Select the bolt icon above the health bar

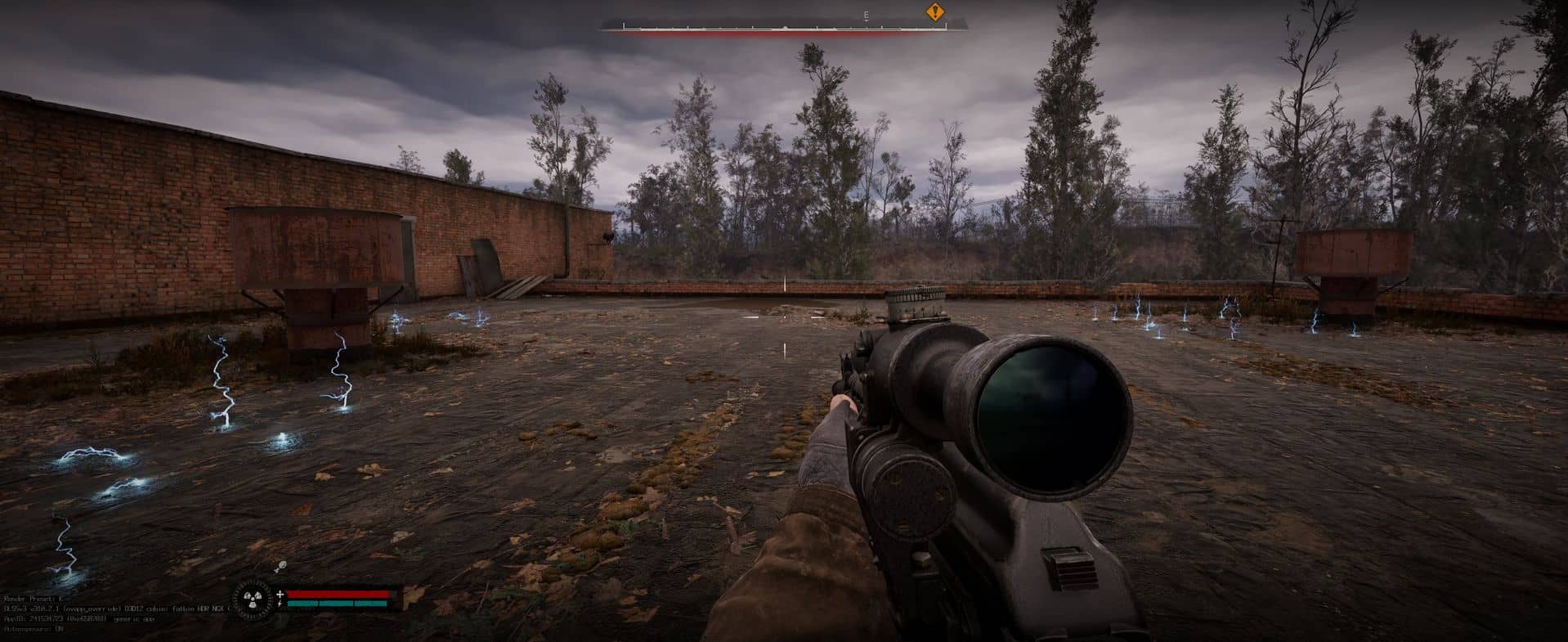280,566
